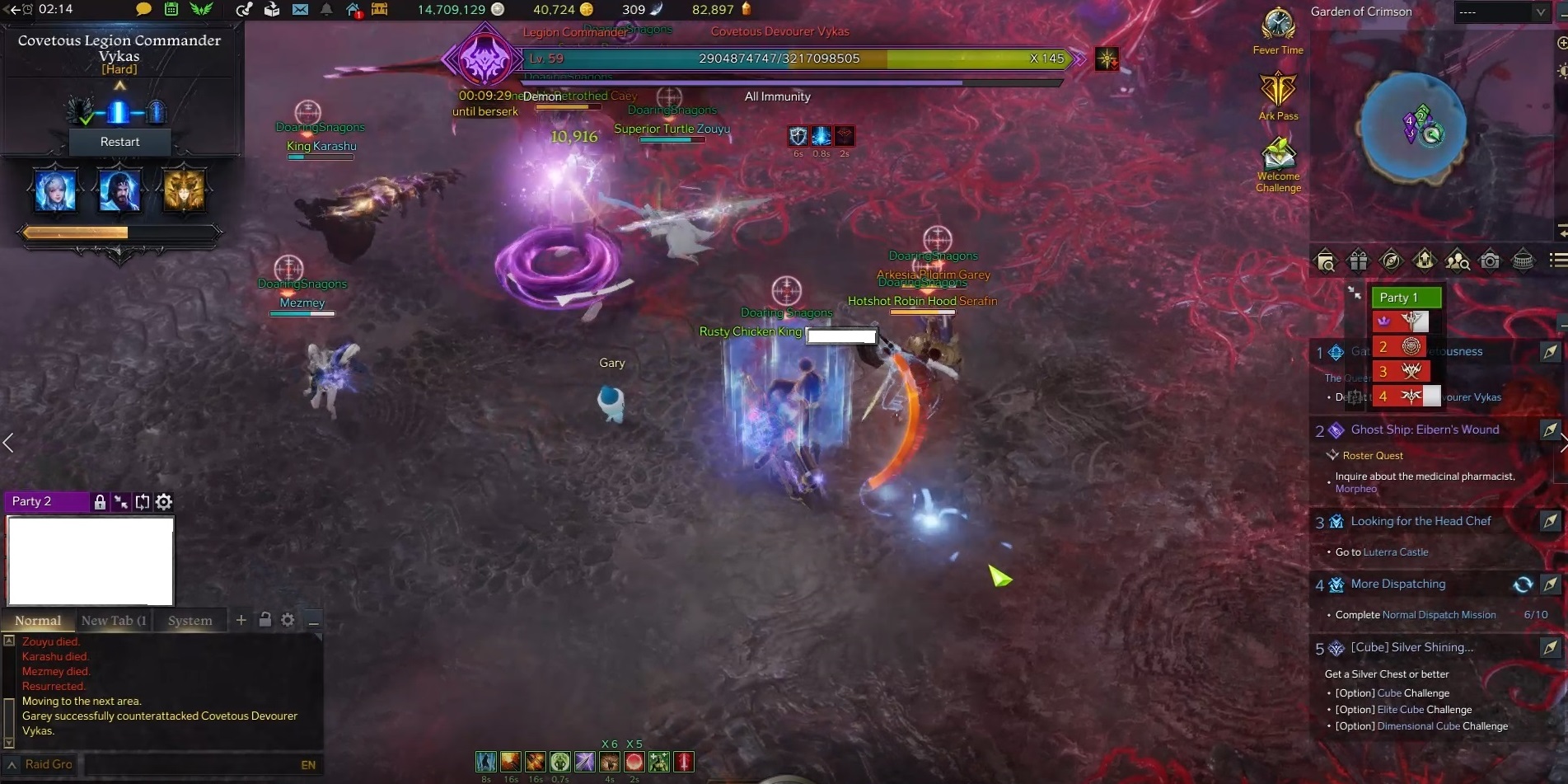Viewport: 1568px width, 784px height.
Task: Open the gift box event icon
Action: [x=1358, y=261]
